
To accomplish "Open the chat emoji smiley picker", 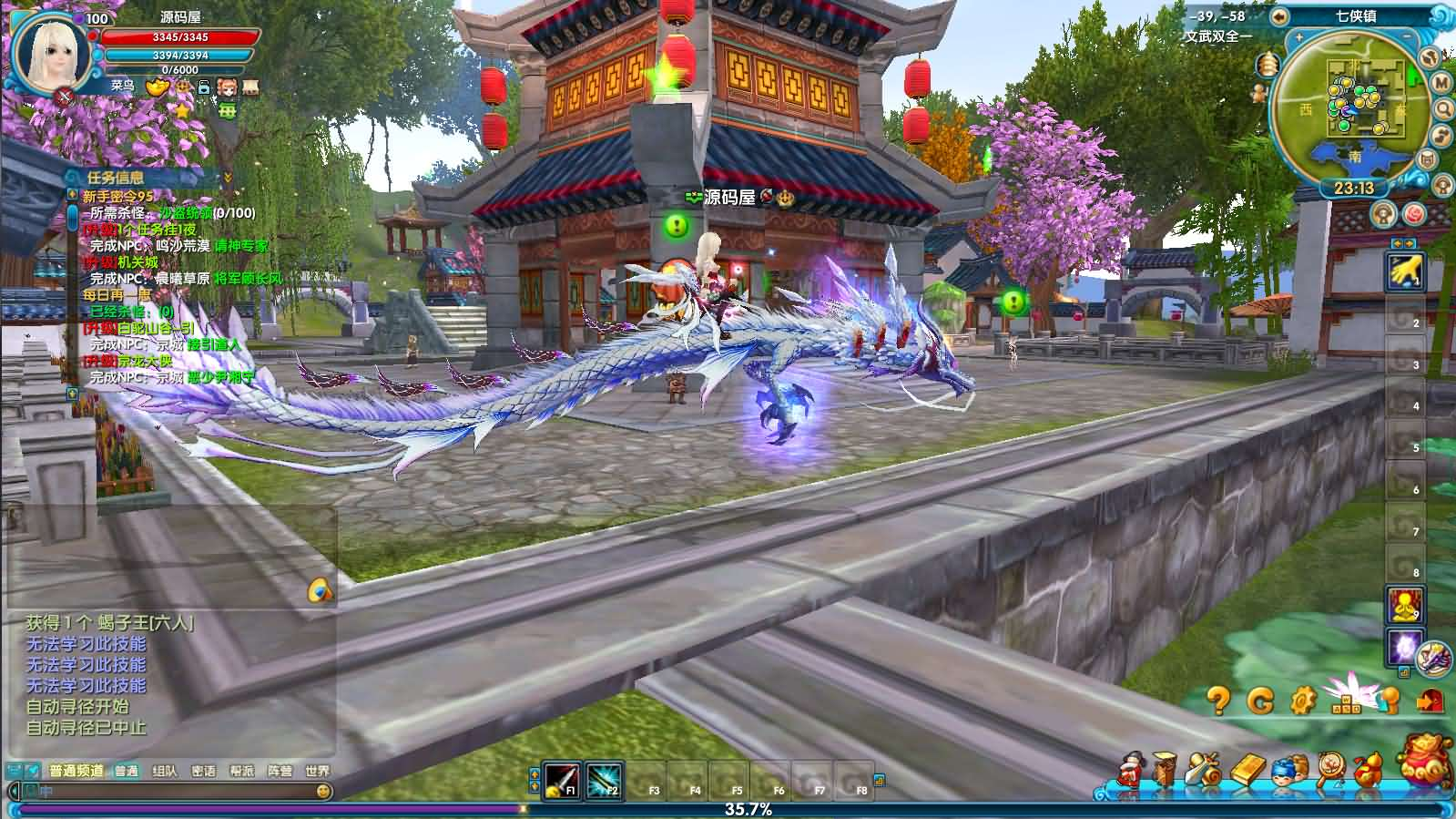I will pyautogui.click(x=322, y=792).
